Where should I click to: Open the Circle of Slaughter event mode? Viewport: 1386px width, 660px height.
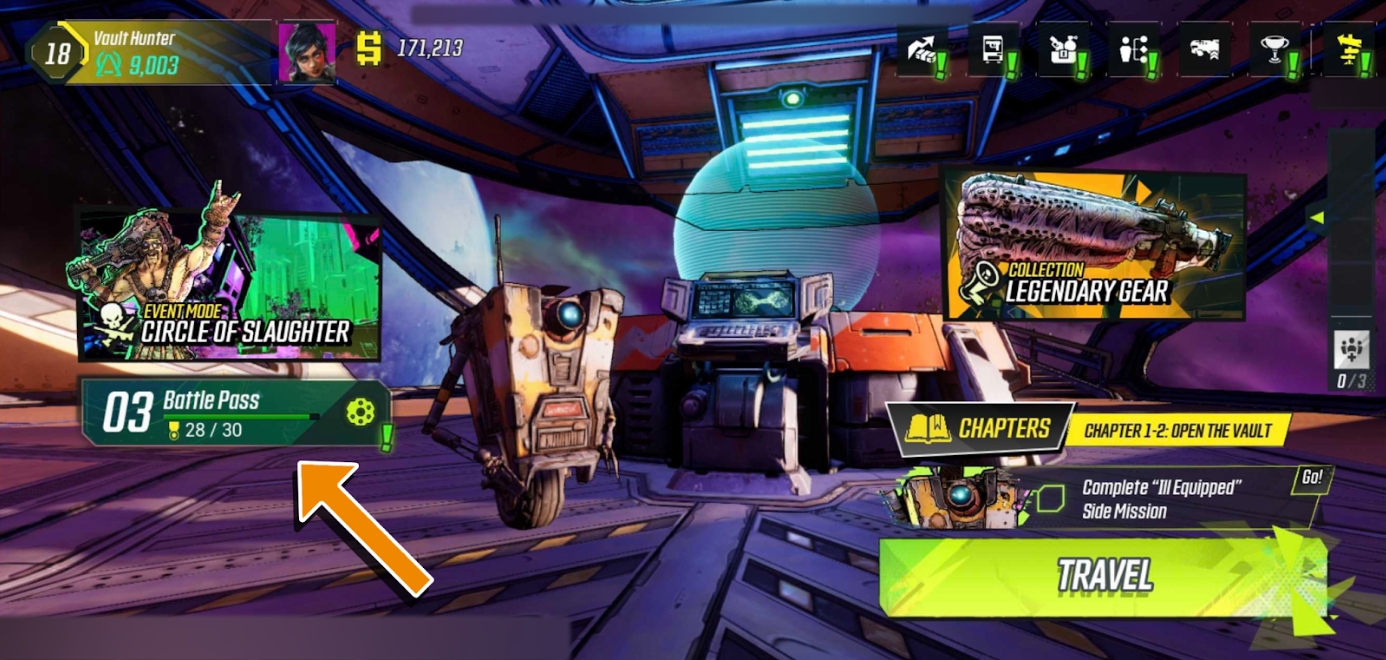(x=230, y=285)
